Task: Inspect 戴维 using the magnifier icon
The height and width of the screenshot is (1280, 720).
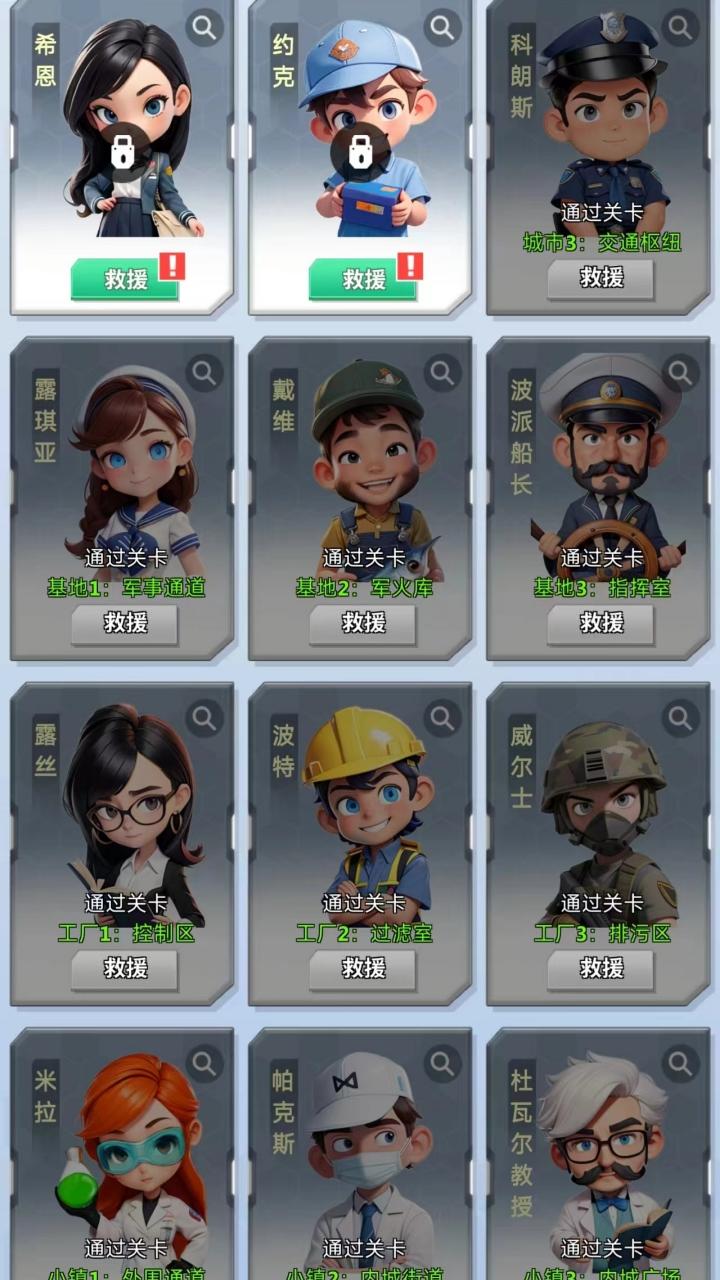Action: (x=442, y=373)
